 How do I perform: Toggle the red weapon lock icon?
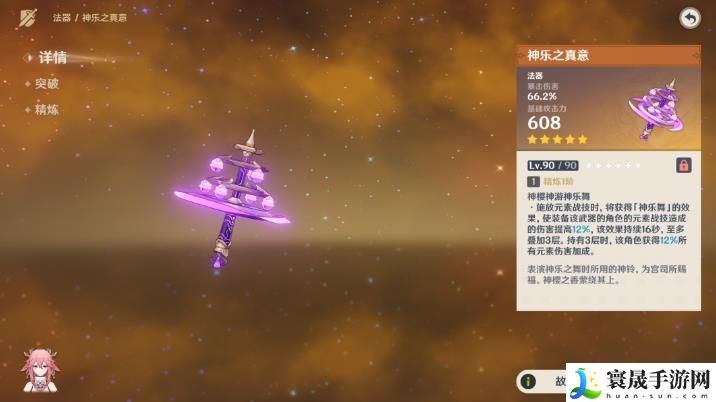click(x=684, y=165)
